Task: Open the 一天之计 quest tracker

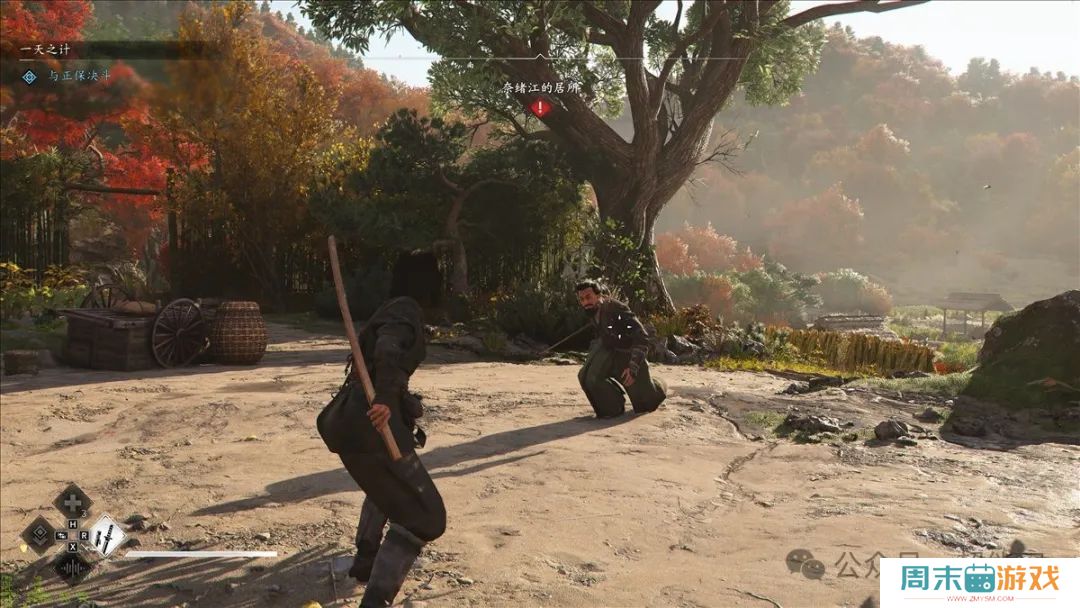Action: [x=43, y=48]
